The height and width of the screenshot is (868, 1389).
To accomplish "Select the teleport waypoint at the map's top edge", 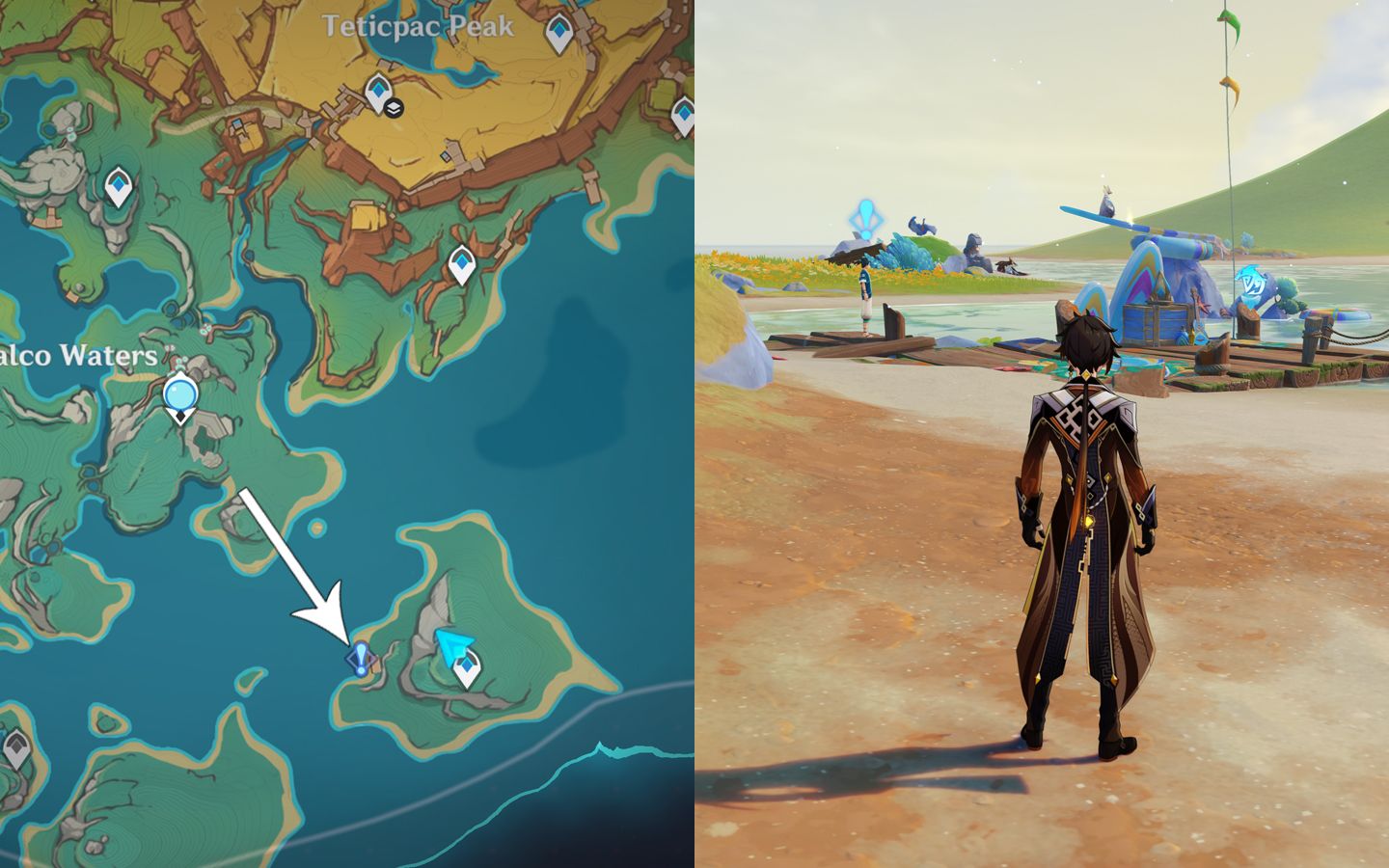I will (558, 27).
